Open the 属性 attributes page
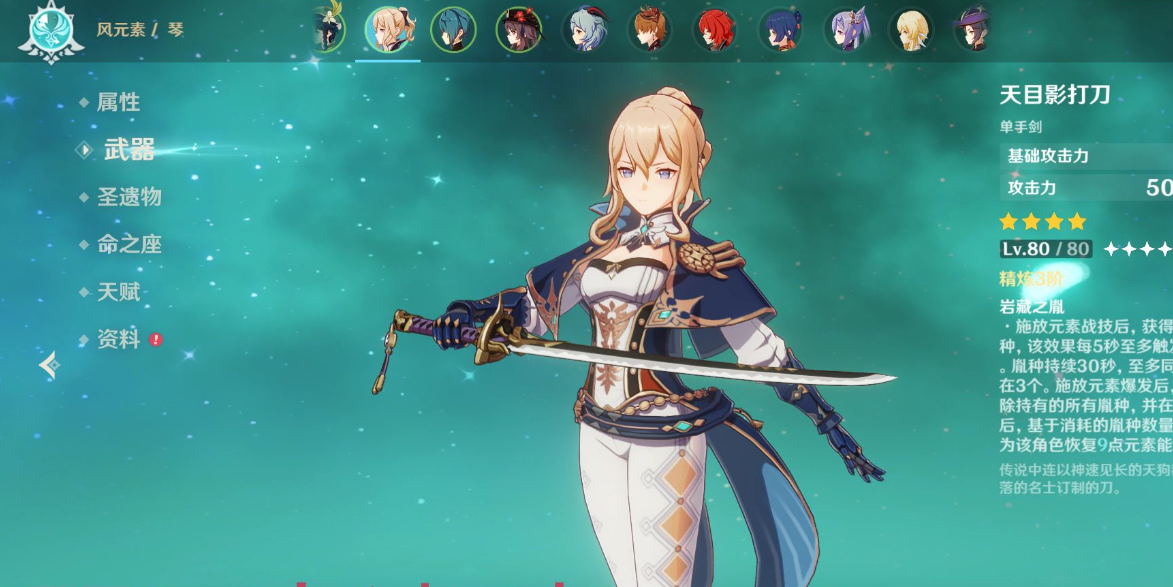Screen dimensions: 1173x587 point(118,102)
